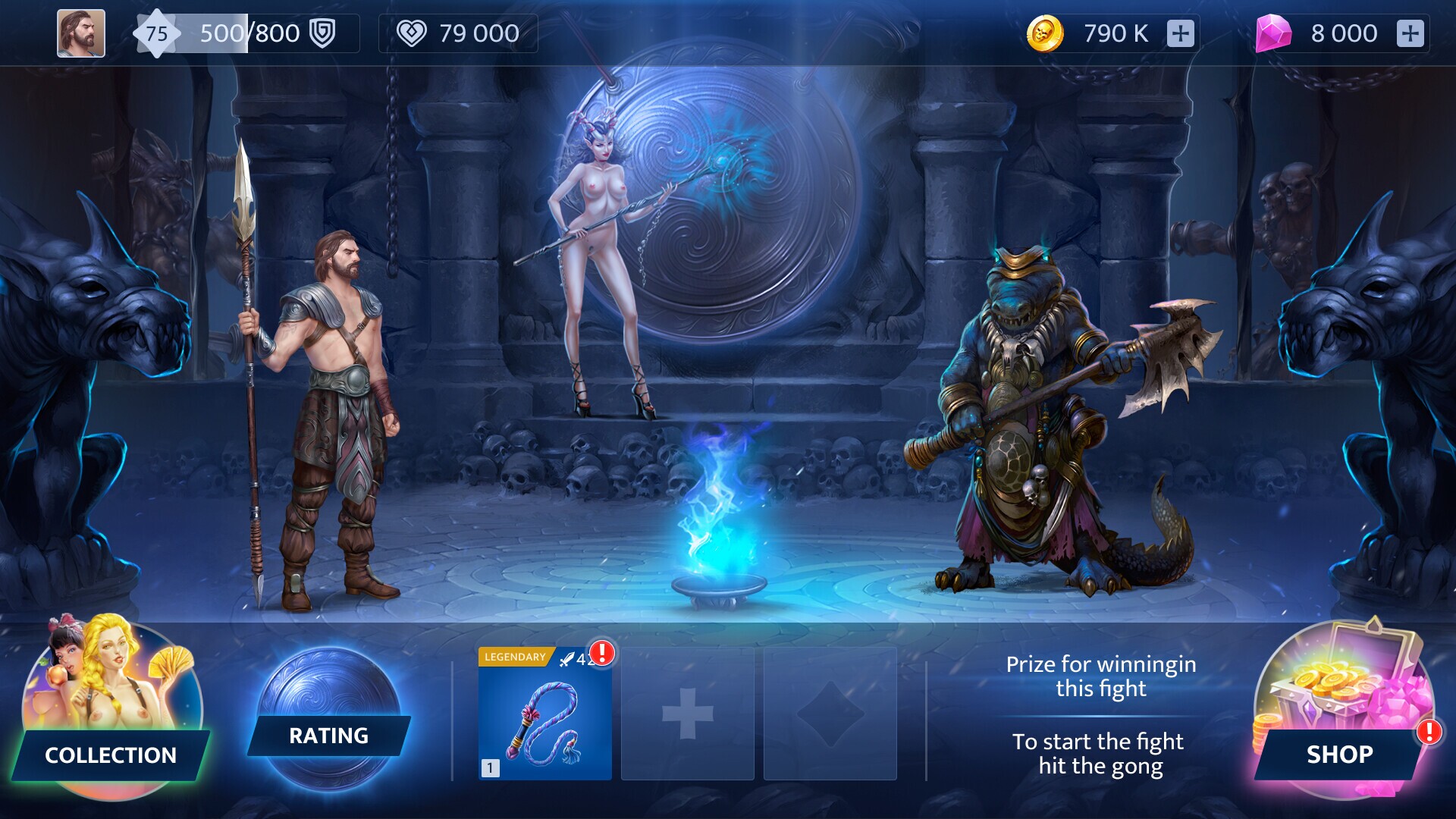Select the shield stamina icon
1456x819 pixels.
tap(322, 33)
